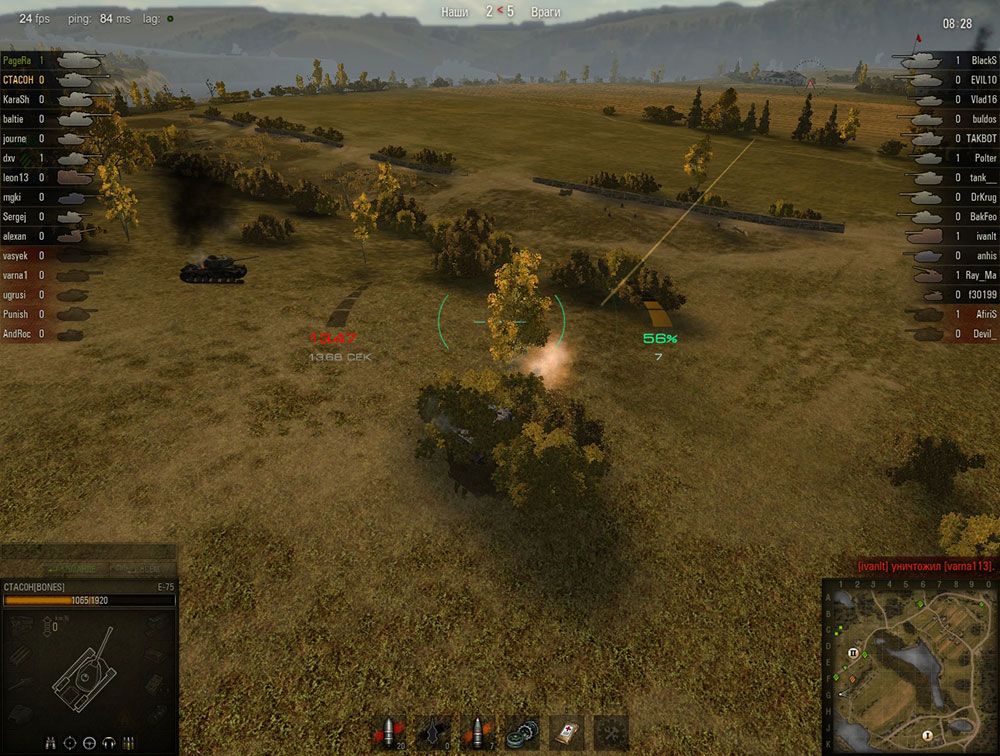The image size is (1000, 756).
Task: Select the armor-piercing shell with 20 rounds
Action: point(387,732)
